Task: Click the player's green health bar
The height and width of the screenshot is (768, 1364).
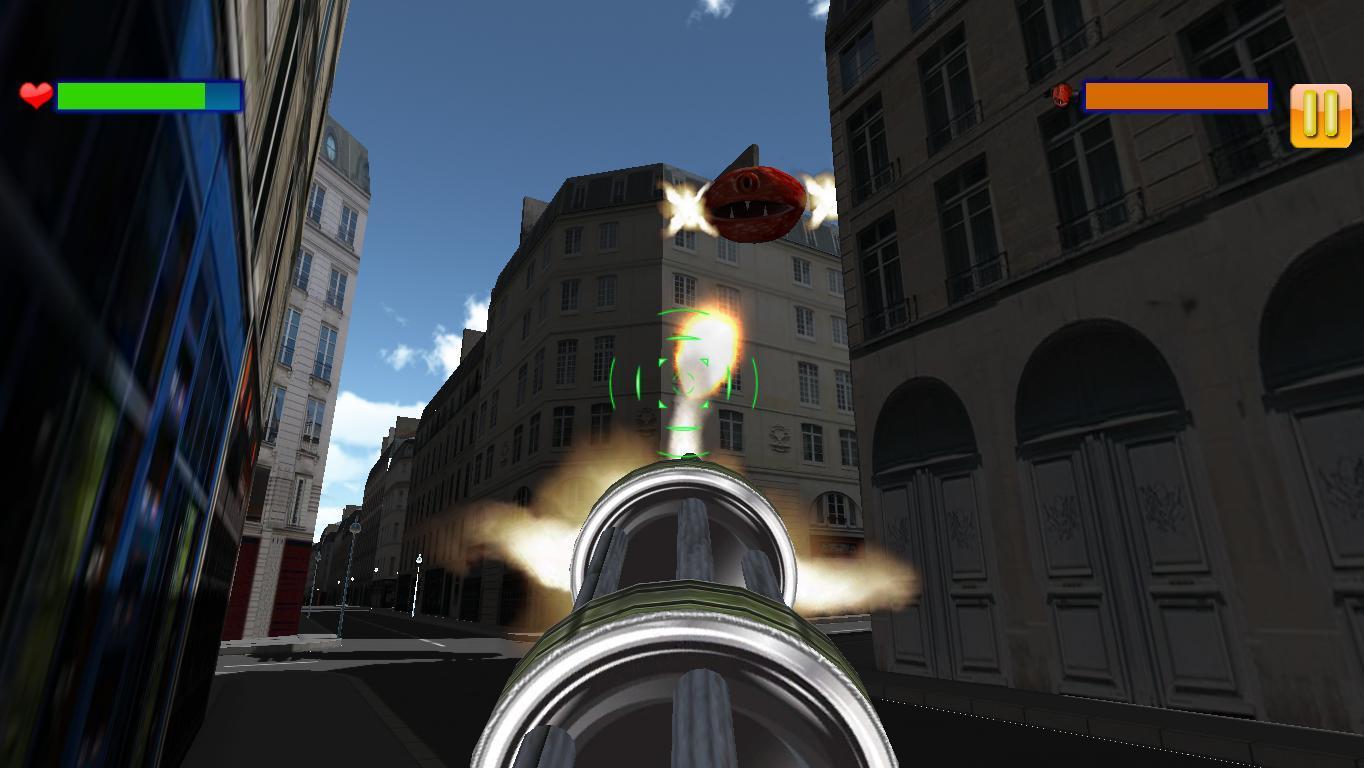Action: coord(130,96)
